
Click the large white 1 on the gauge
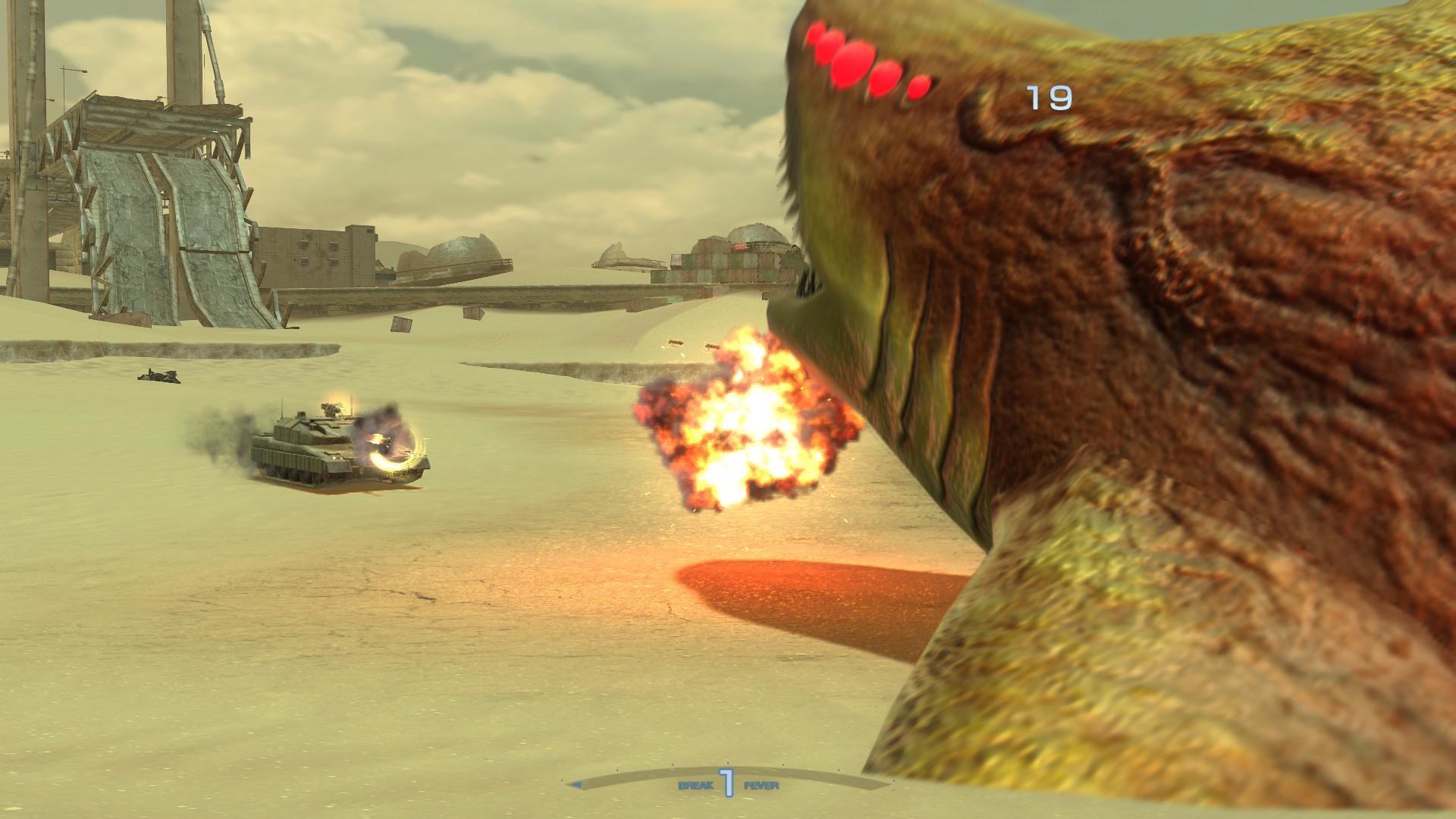click(727, 782)
